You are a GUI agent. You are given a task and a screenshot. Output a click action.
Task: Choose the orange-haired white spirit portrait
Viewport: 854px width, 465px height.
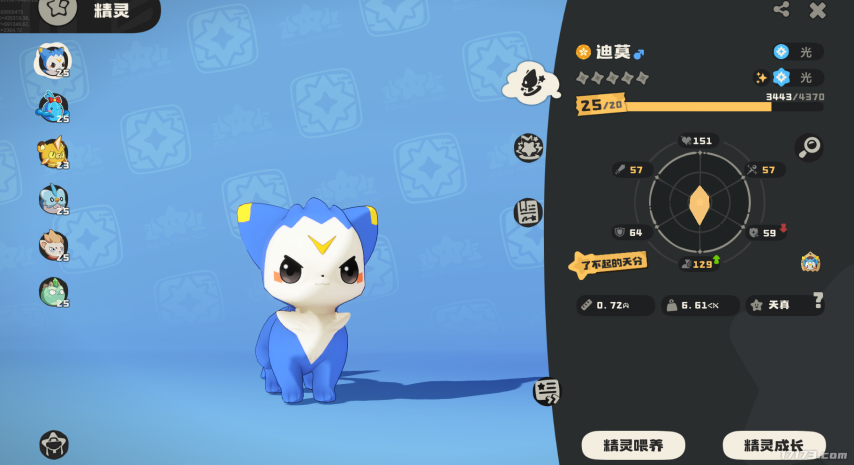pyautogui.click(x=52, y=245)
